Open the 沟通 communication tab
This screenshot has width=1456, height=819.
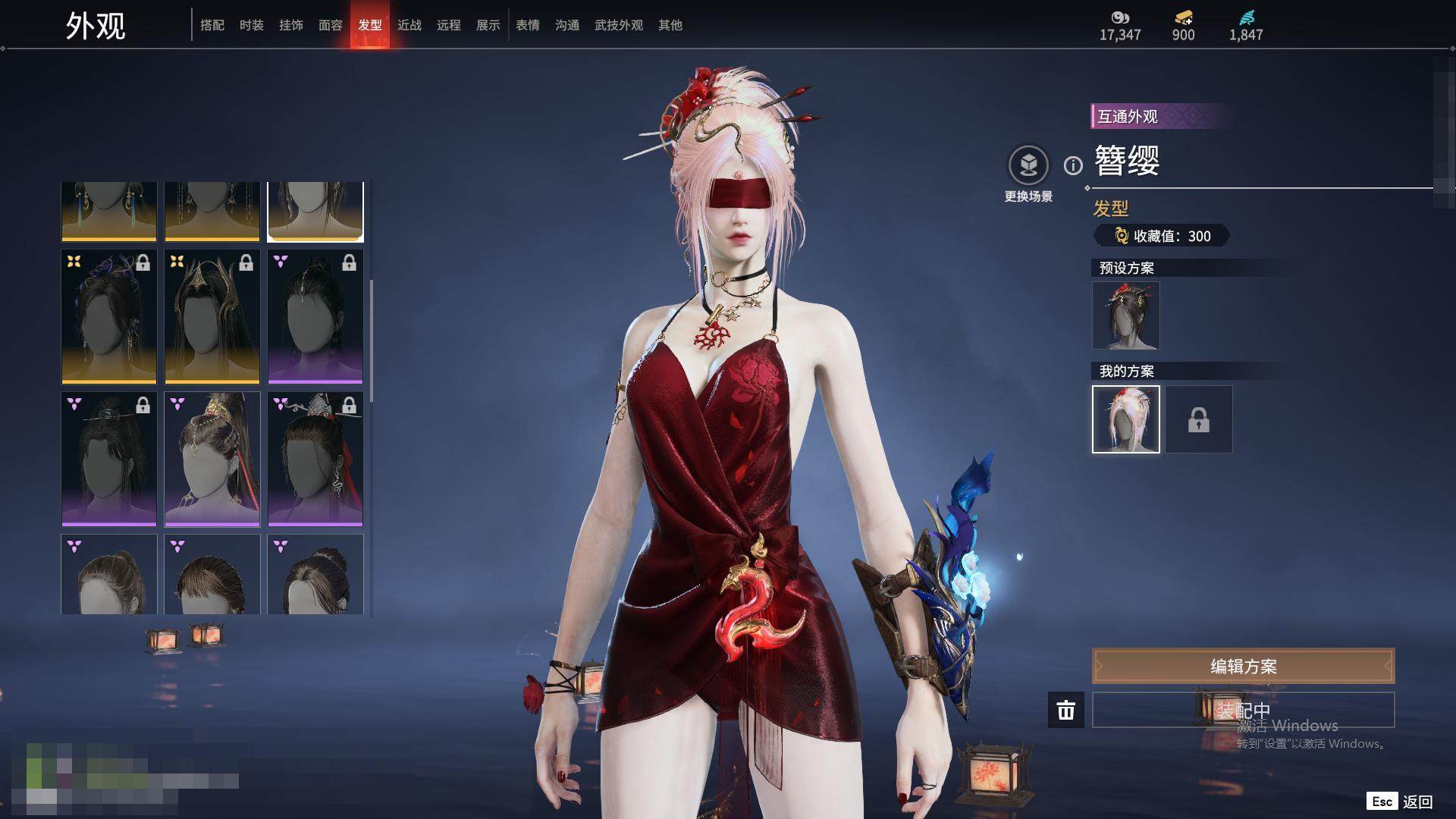coord(567,25)
